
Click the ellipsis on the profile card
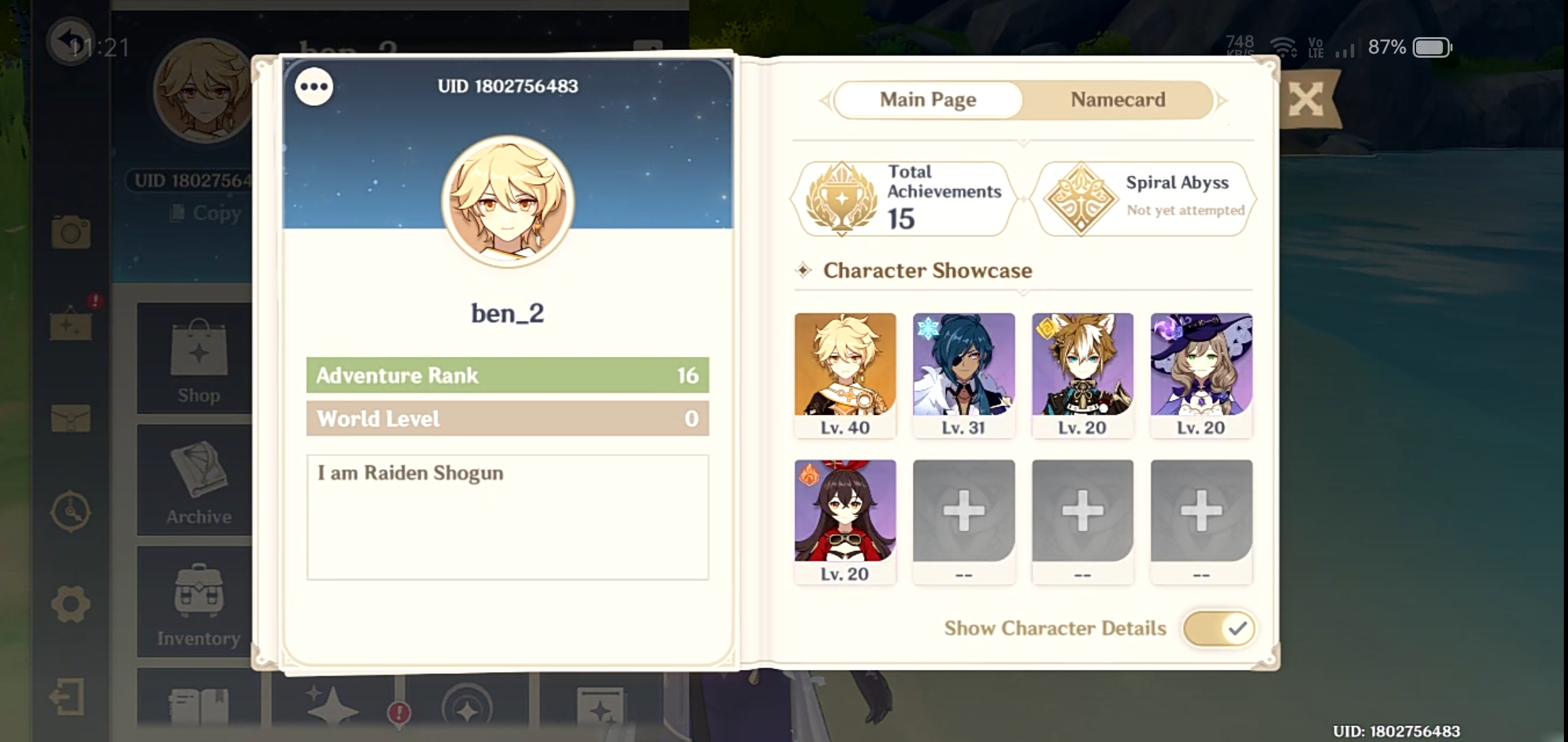point(315,87)
